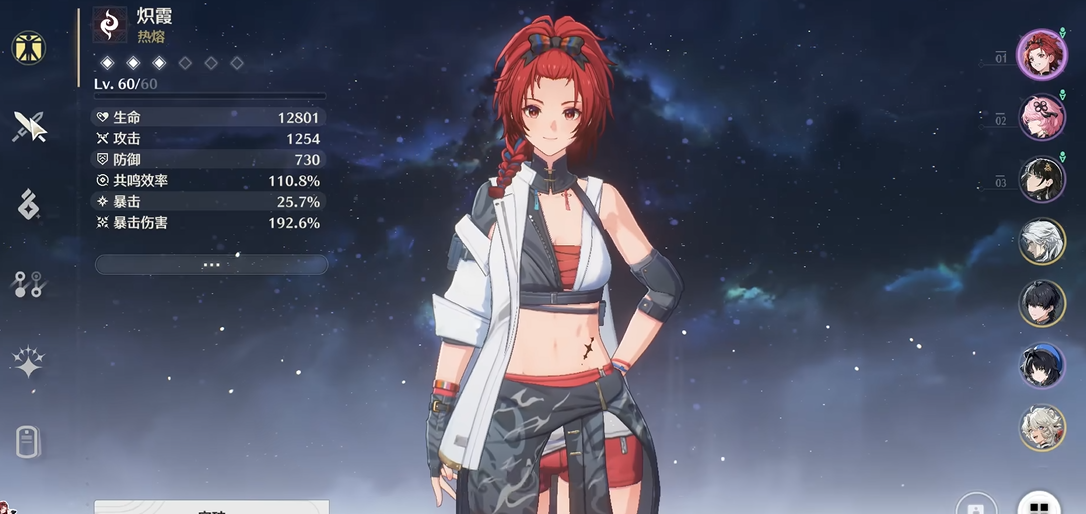
Task: Open the character overview tab
Action: coord(29,48)
